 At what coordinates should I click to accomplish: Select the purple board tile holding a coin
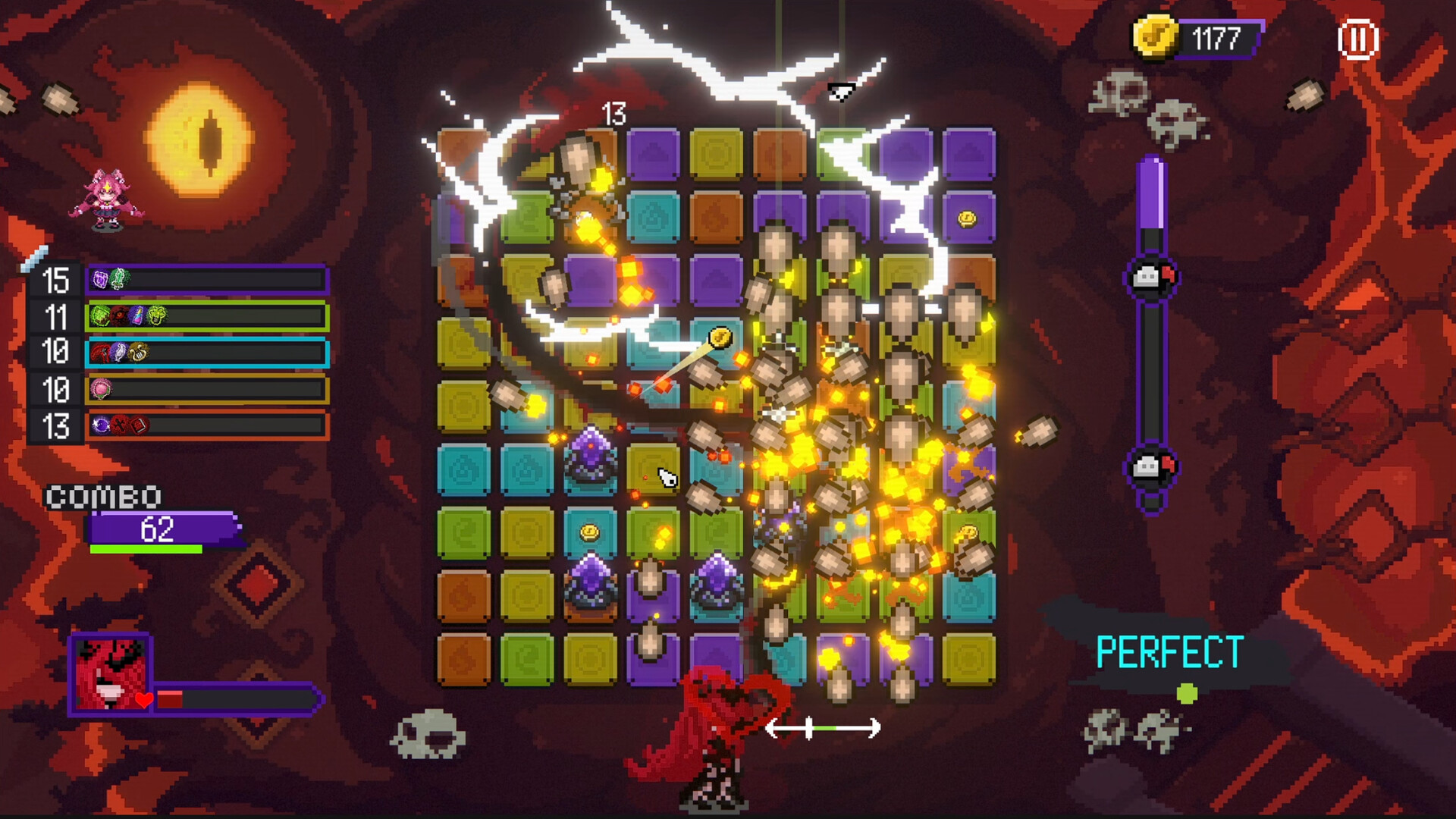point(968,218)
